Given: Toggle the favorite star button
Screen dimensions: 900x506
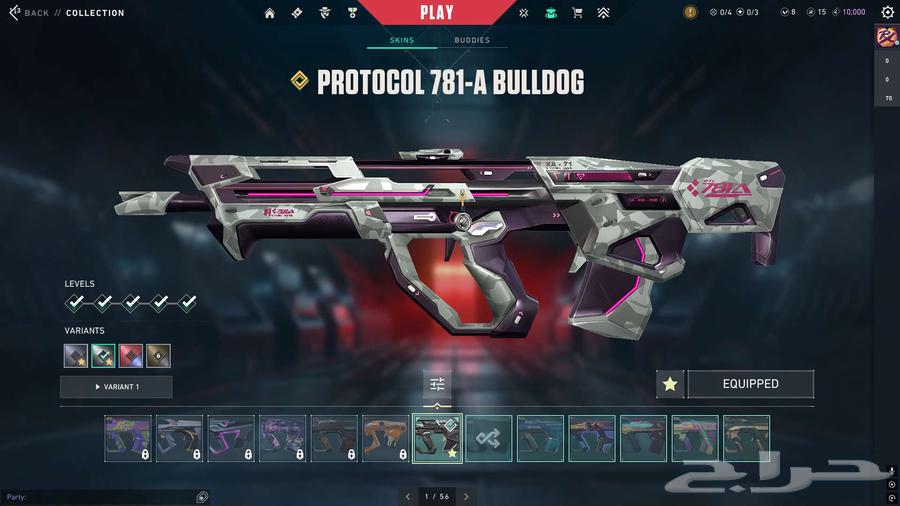Looking at the screenshot, I should pyautogui.click(x=670, y=384).
